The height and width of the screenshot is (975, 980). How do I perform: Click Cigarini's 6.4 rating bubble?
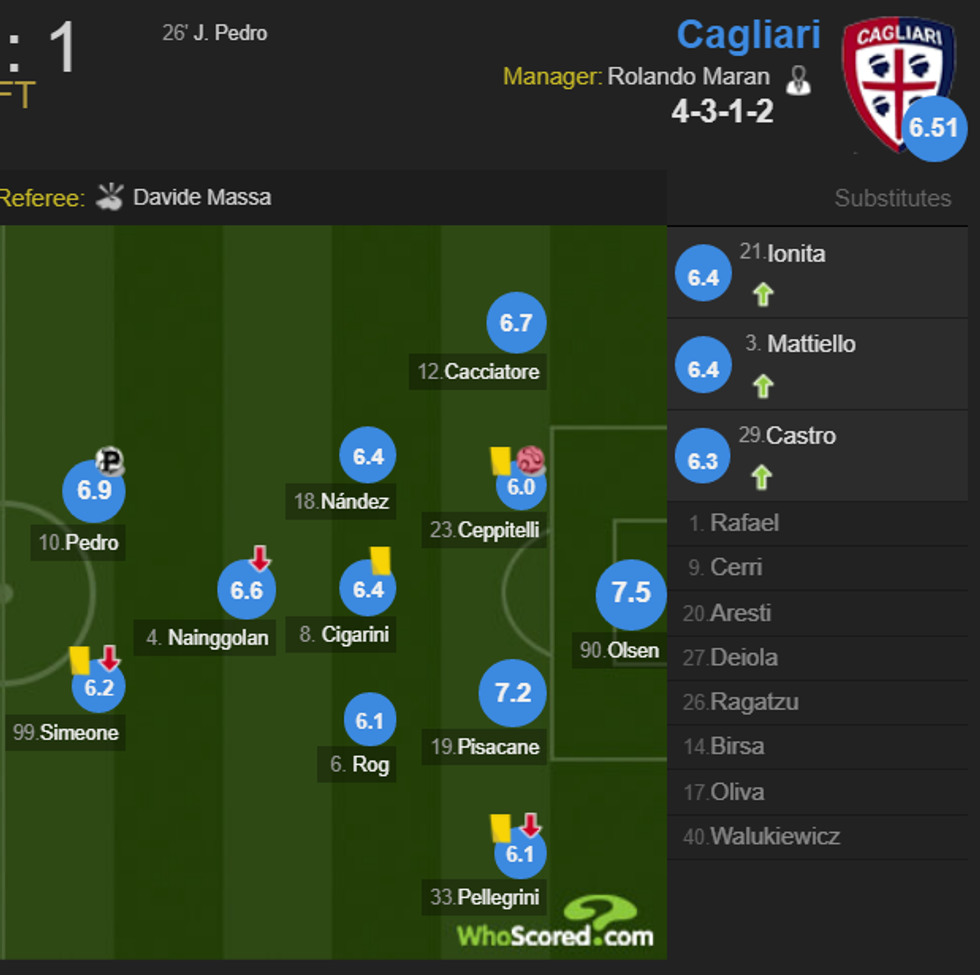click(368, 589)
